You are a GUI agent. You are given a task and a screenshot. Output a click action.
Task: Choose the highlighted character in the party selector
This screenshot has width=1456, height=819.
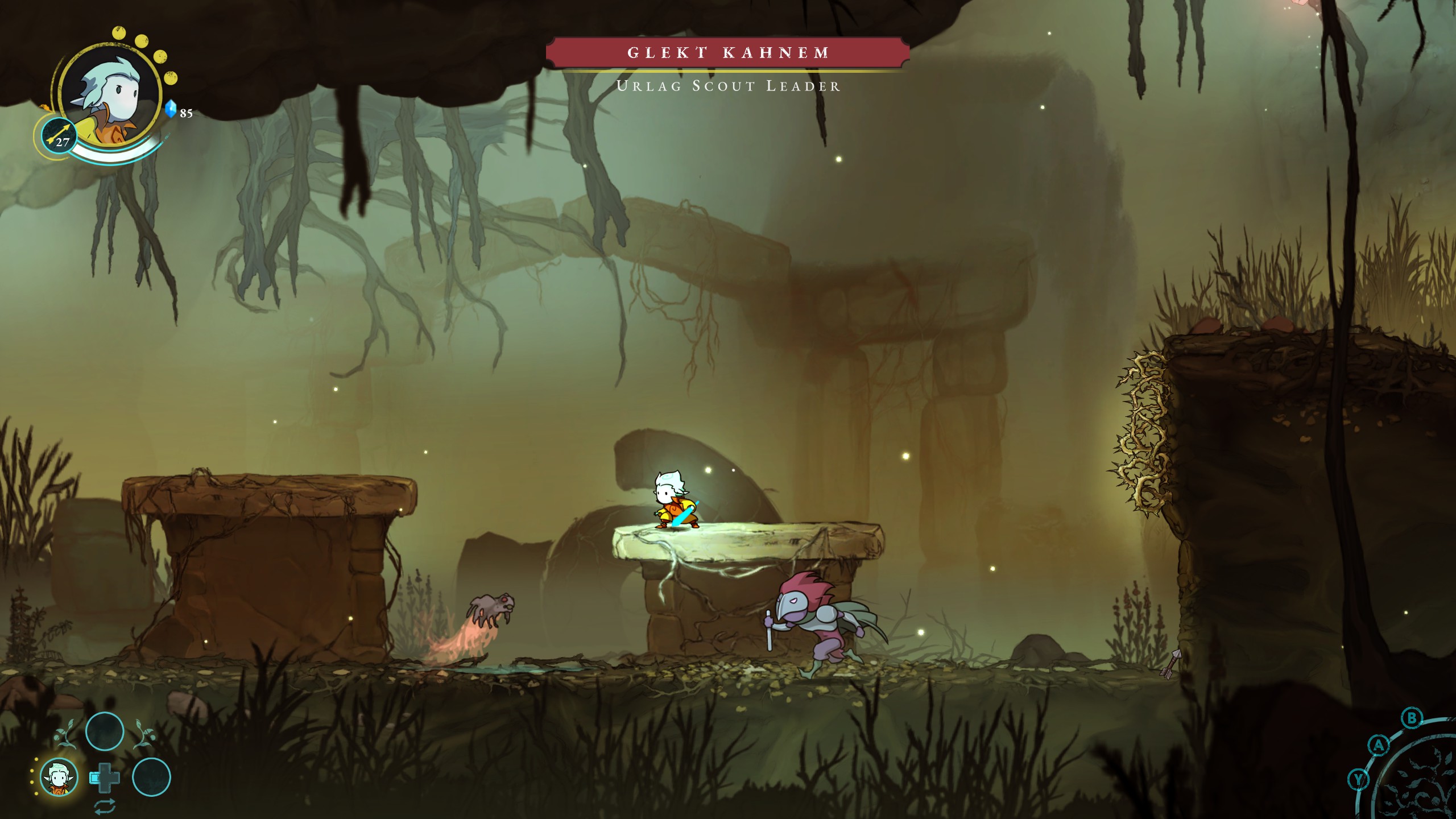pos(59,777)
